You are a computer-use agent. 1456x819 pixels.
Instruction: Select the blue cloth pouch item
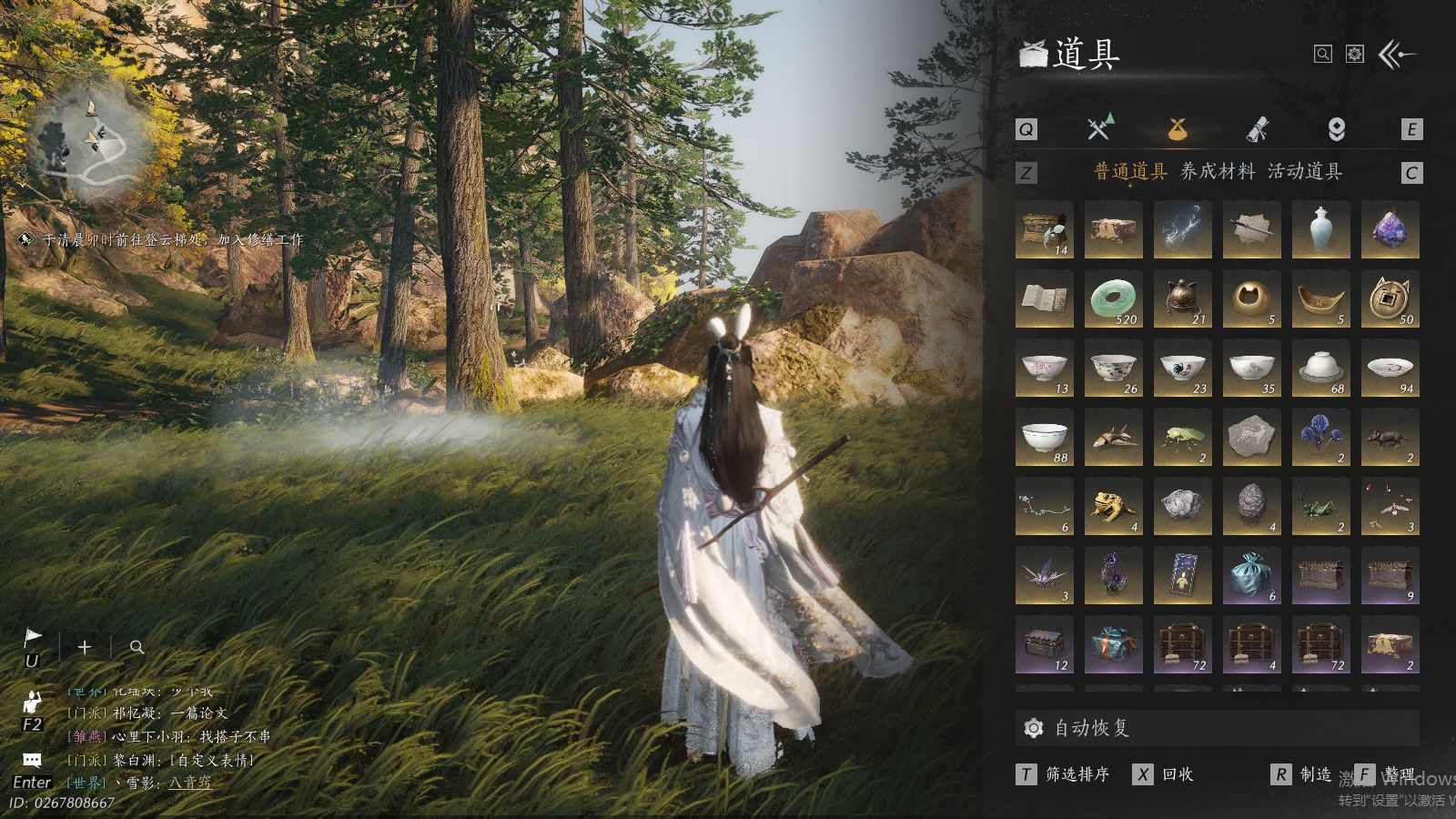[x=1251, y=576]
